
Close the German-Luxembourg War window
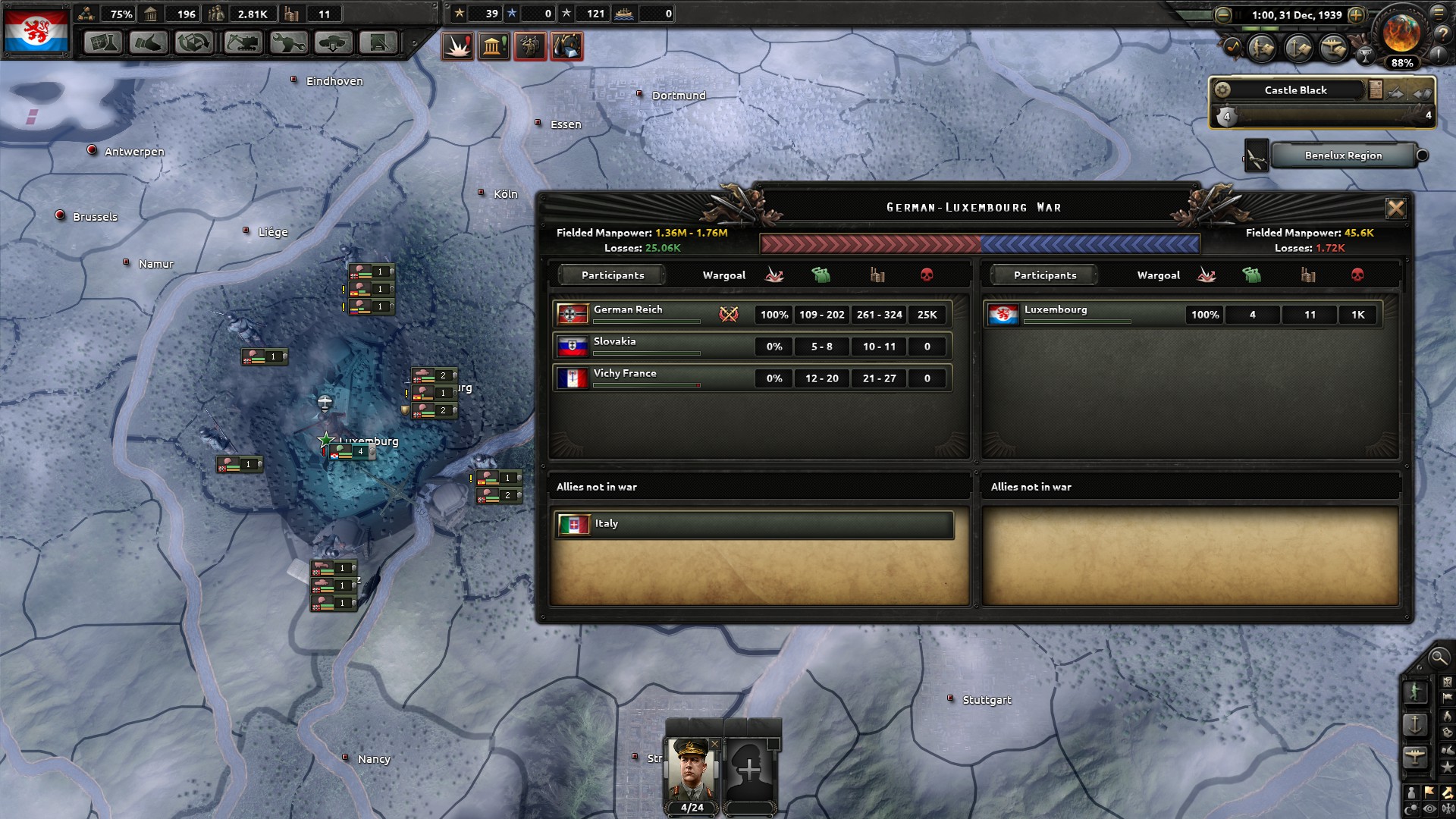click(x=1395, y=209)
